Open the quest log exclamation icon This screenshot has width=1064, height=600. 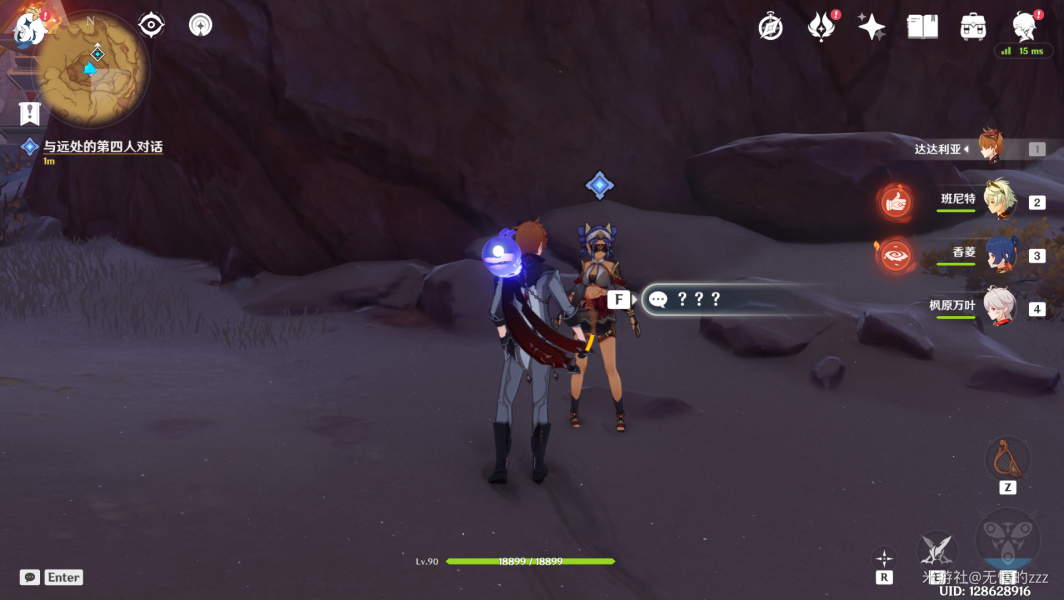(x=29, y=112)
